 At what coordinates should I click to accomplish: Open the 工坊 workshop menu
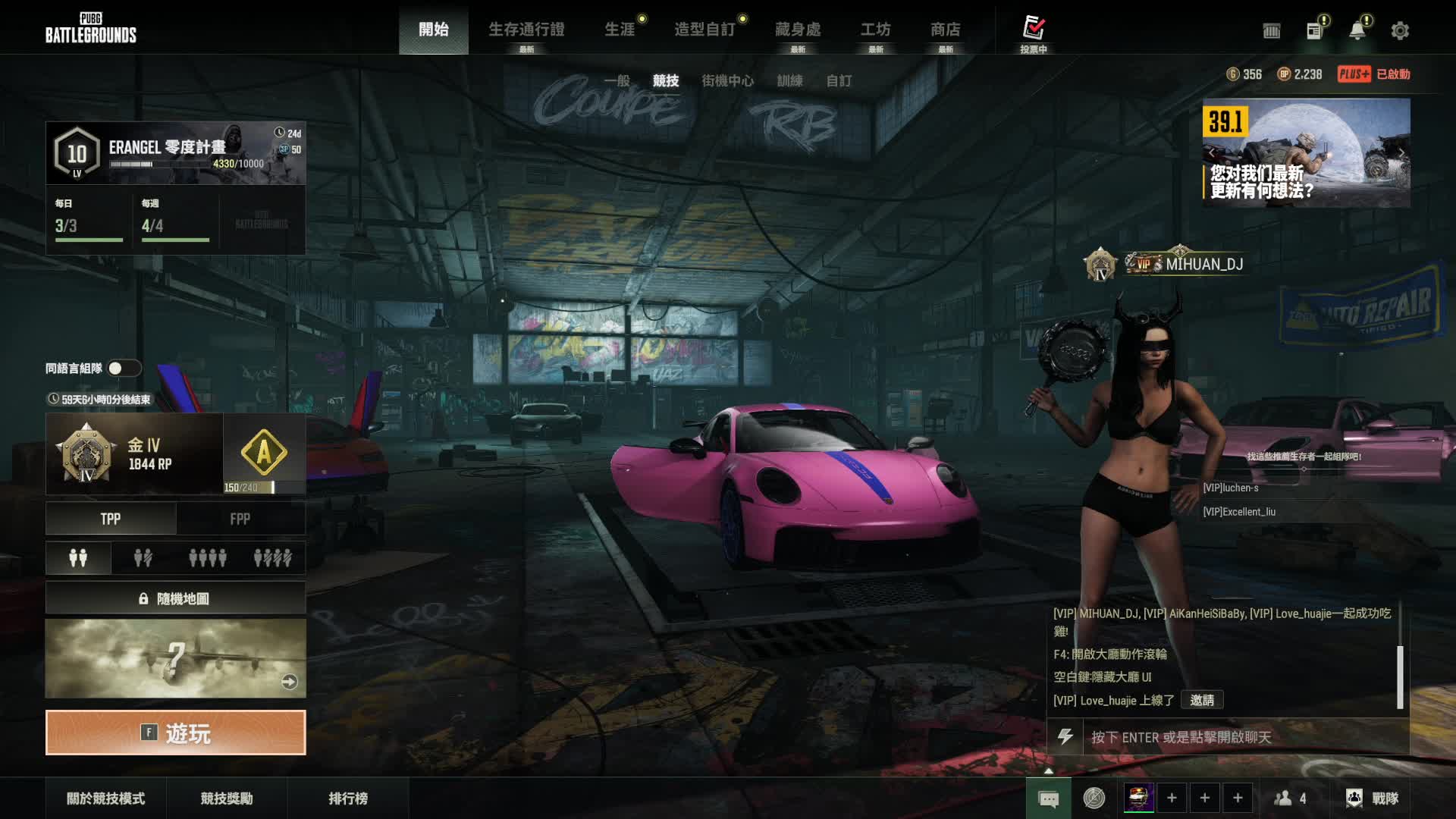click(x=875, y=30)
